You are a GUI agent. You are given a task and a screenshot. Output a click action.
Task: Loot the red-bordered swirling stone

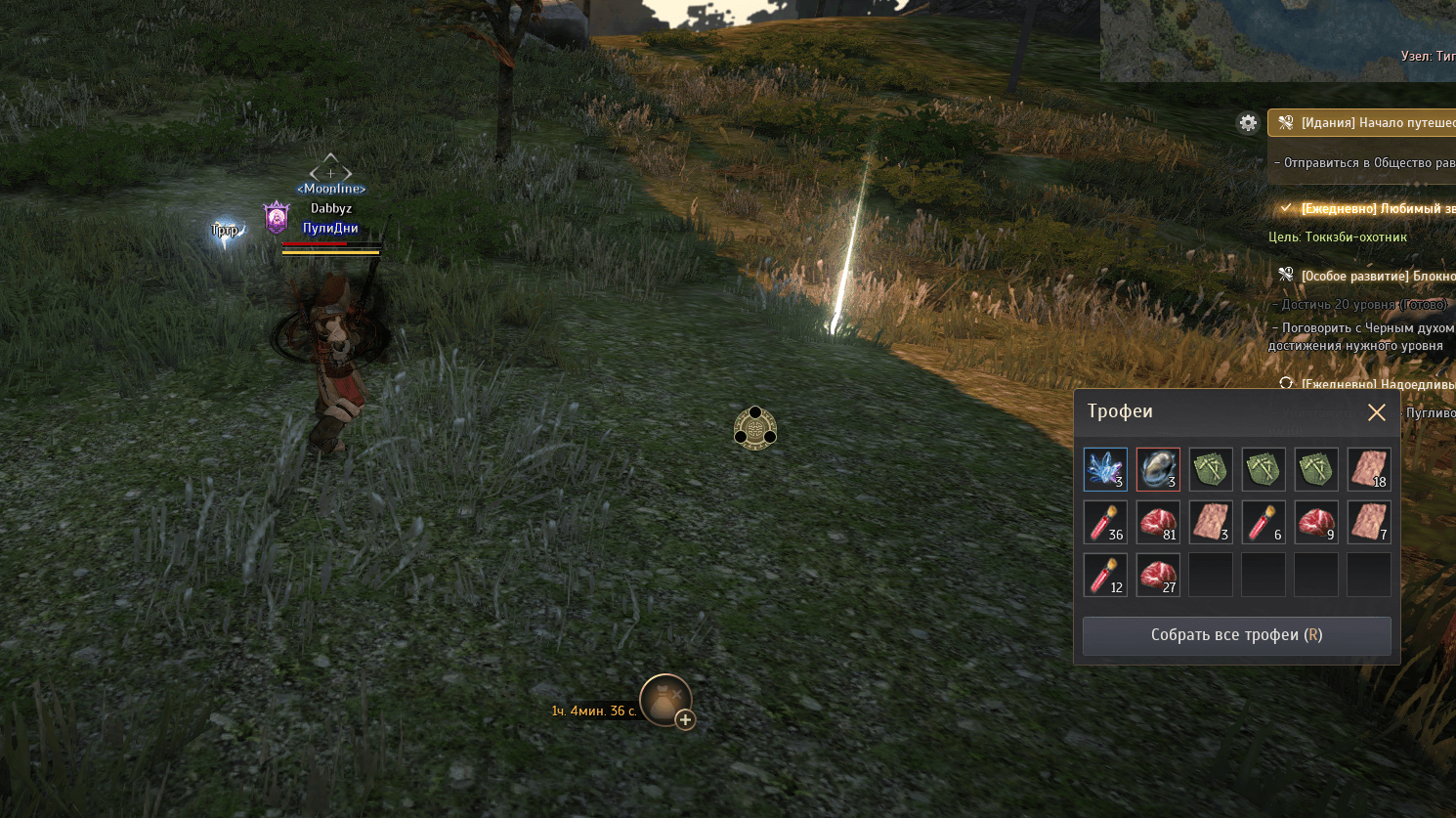(x=1158, y=469)
